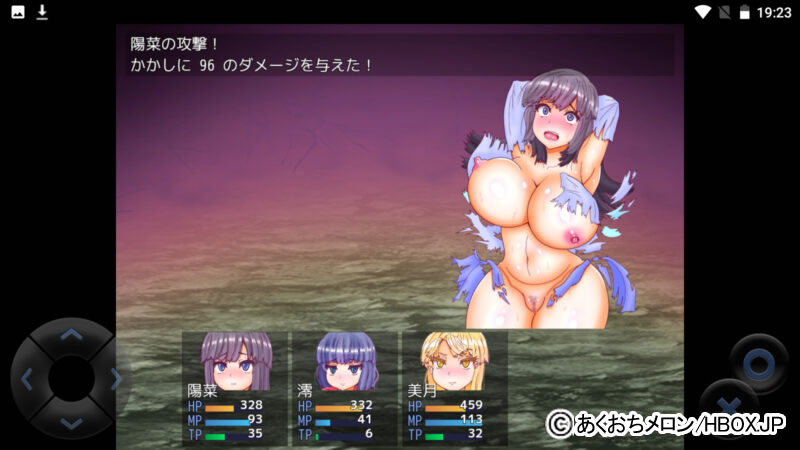Tap the virtual D-pad down arrow
The height and width of the screenshot is (450, 800).
pos(70,422)
